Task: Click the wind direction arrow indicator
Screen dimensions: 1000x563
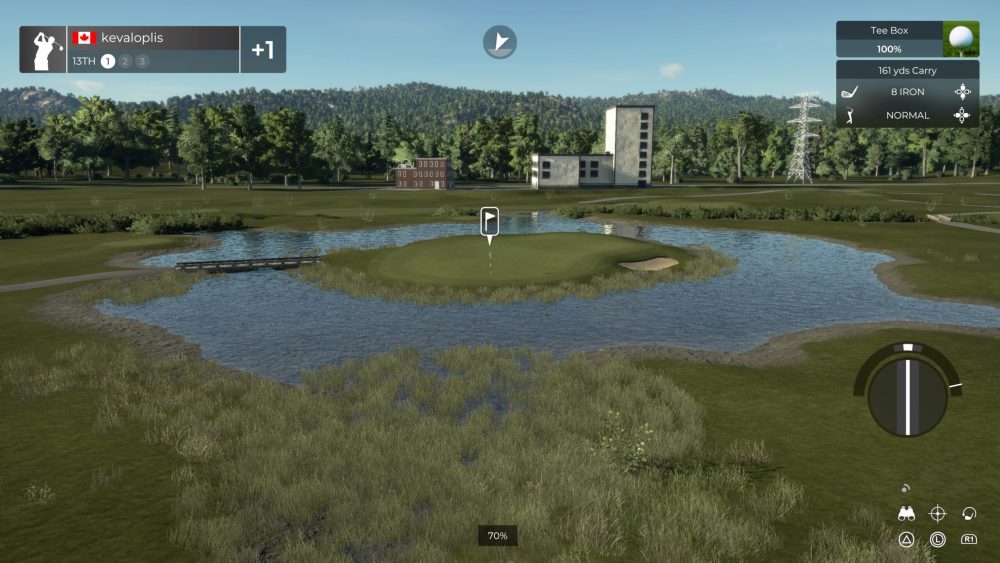Action: (500, 42)
